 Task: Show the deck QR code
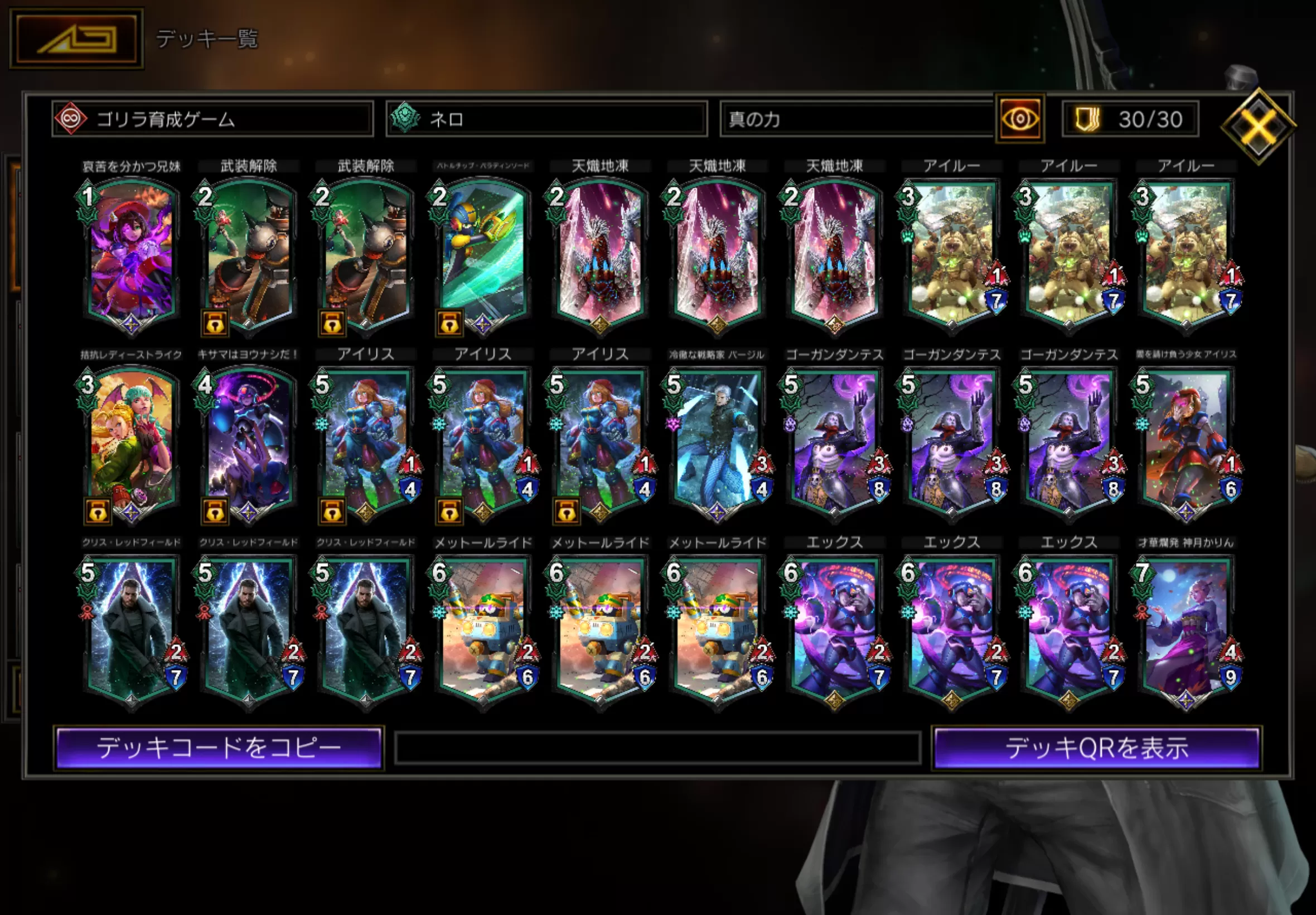coord(1096,748)
